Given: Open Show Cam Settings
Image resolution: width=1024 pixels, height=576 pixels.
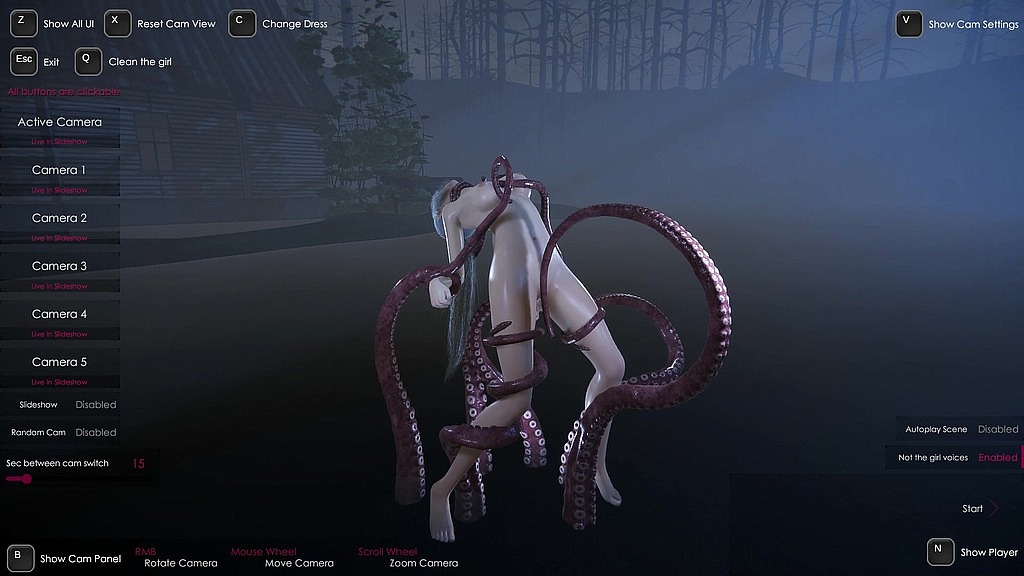Looking at the screenshot, I should (909, 24).
